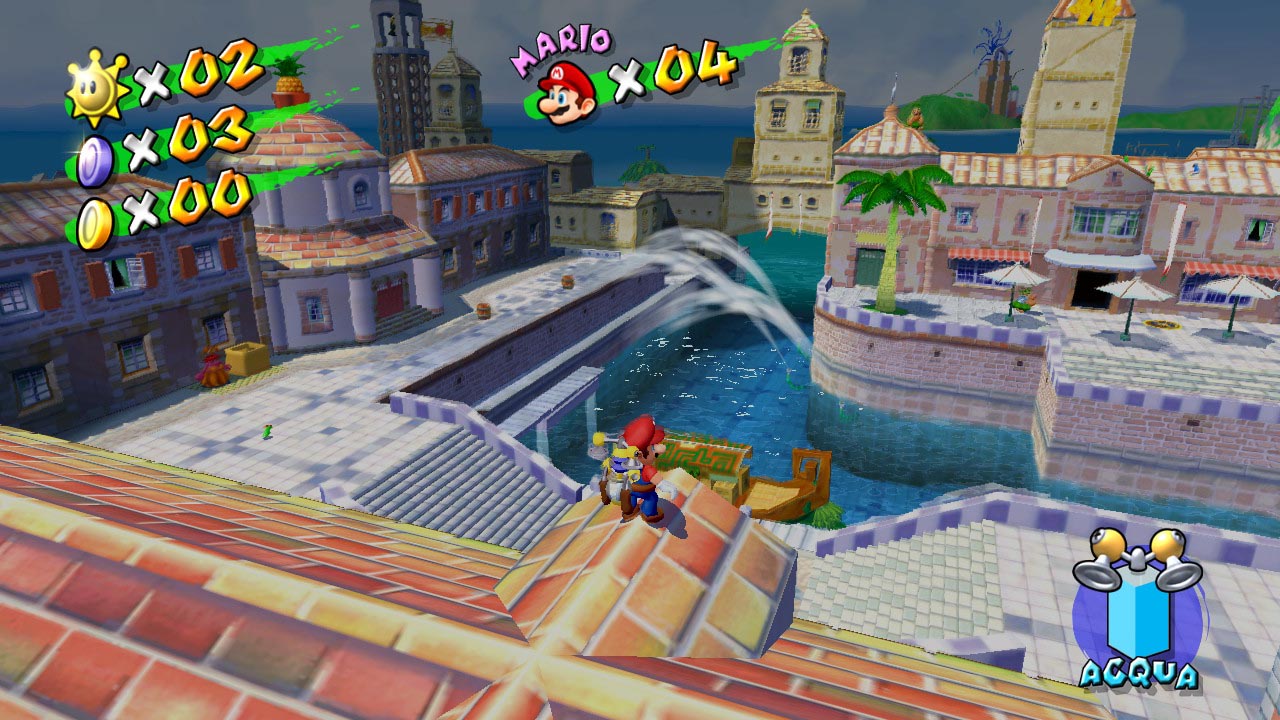Screen dimensions: 1280x720
Task: Click the ACQUA water tank gauge
Action: 1138,610
